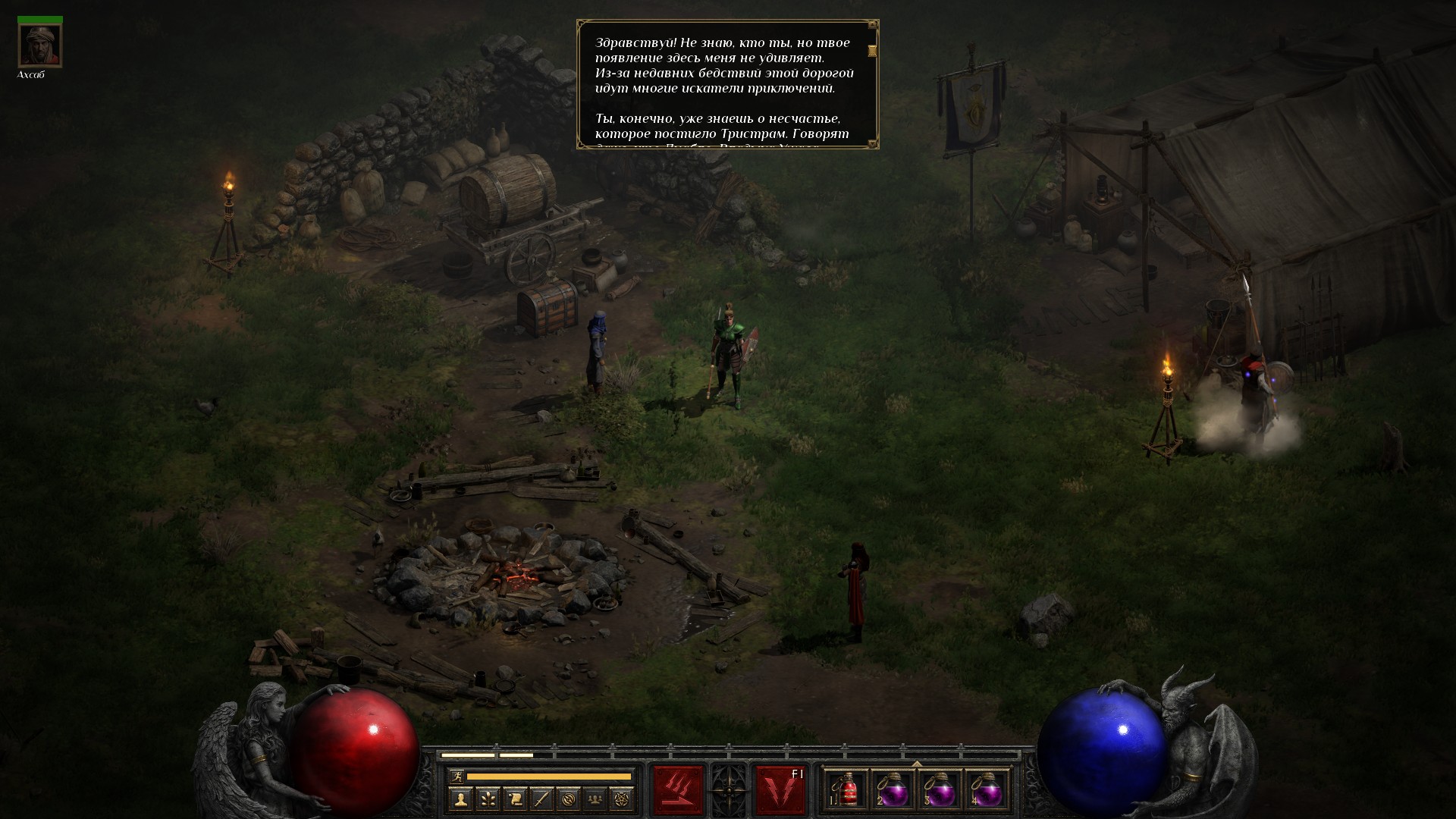Open the character sheet icon
Image resolution: width=1456 pixels, height=819 pixels.
(x=460, y=799)
